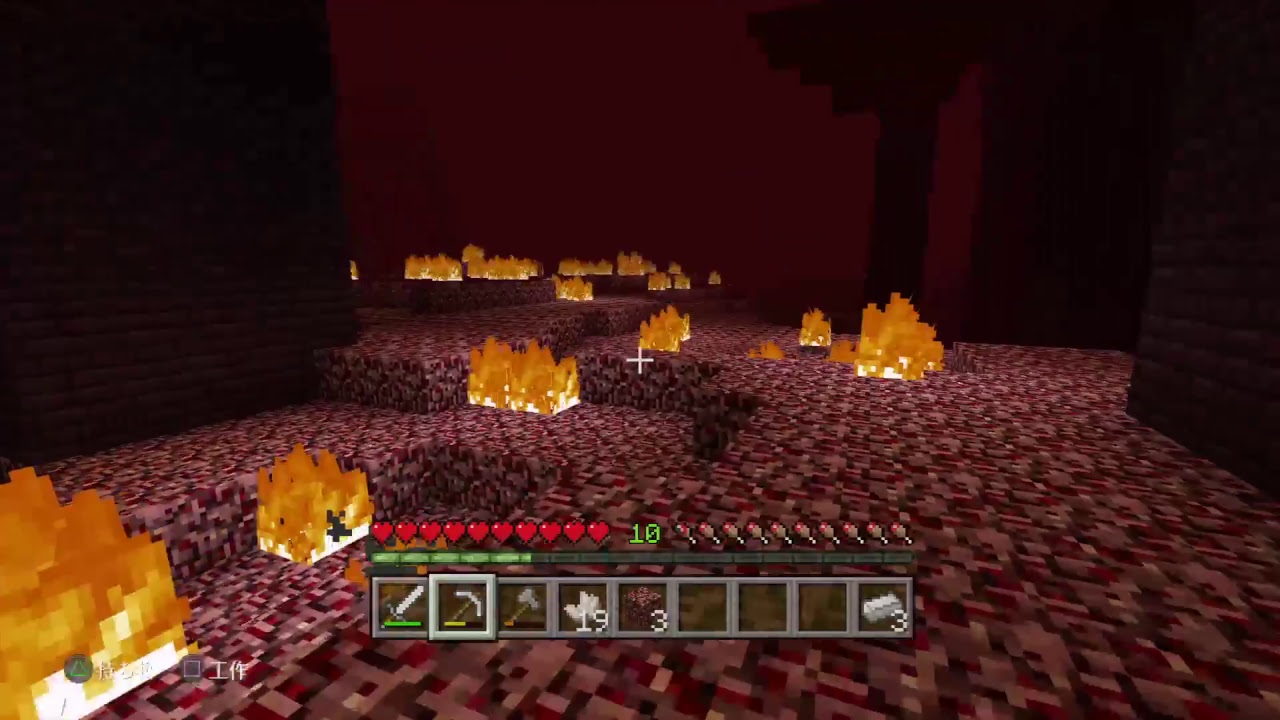Click the crosshair at screen center
1280x720 pixels.
pos(640,360)
